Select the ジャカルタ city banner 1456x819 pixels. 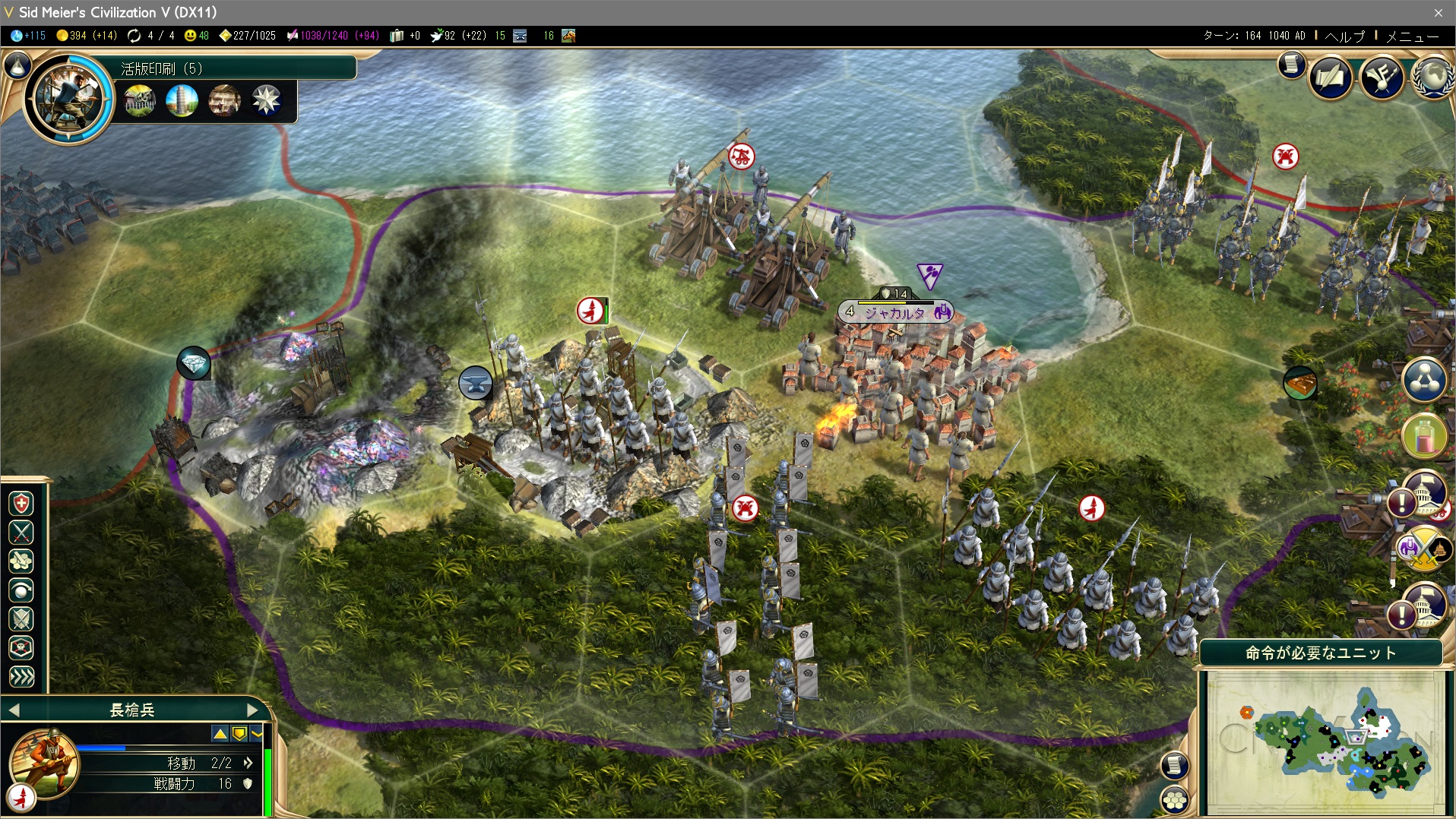click(895, 312)
